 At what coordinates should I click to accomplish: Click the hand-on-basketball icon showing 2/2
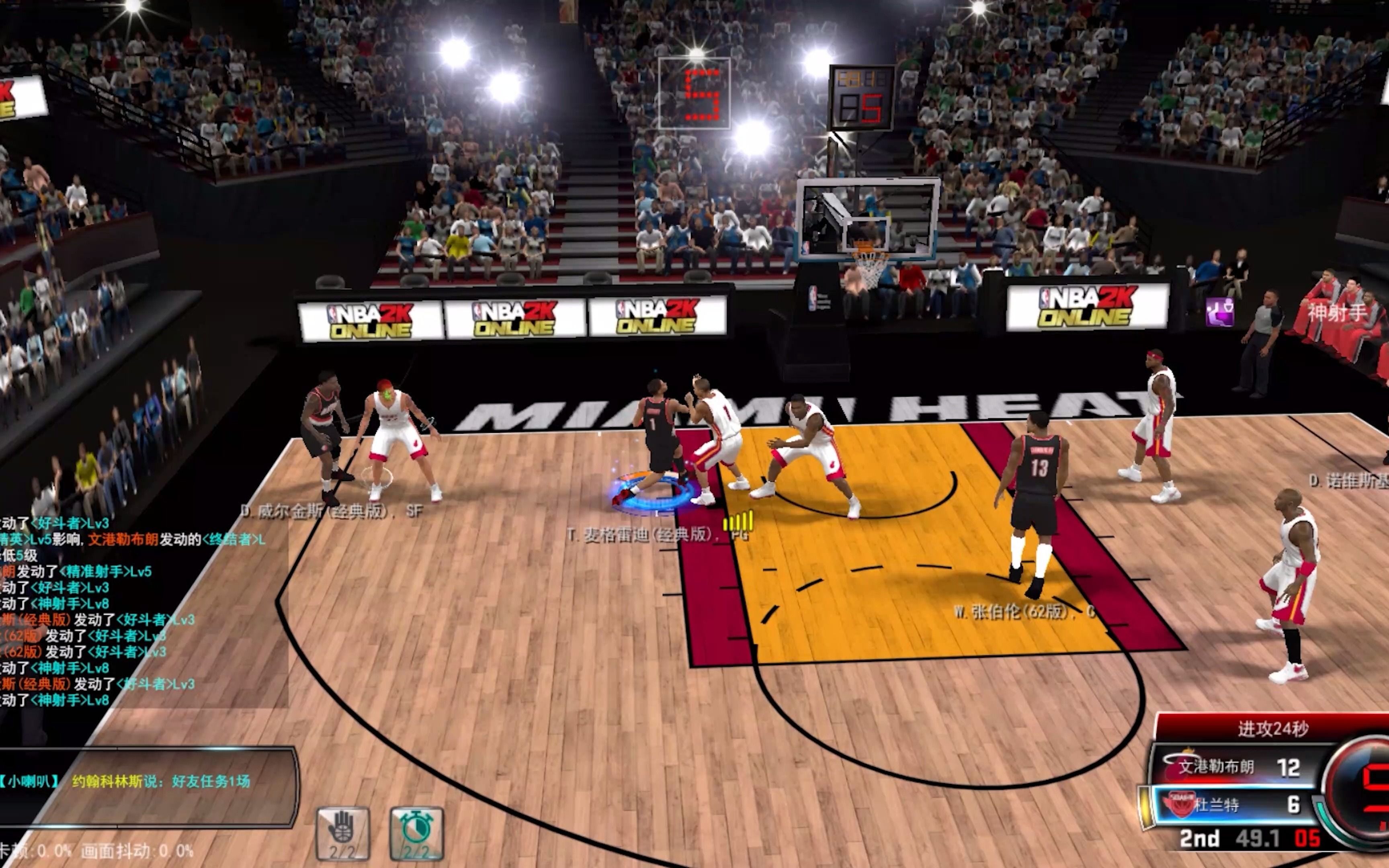pyautogui.click(x=343, y=833)
